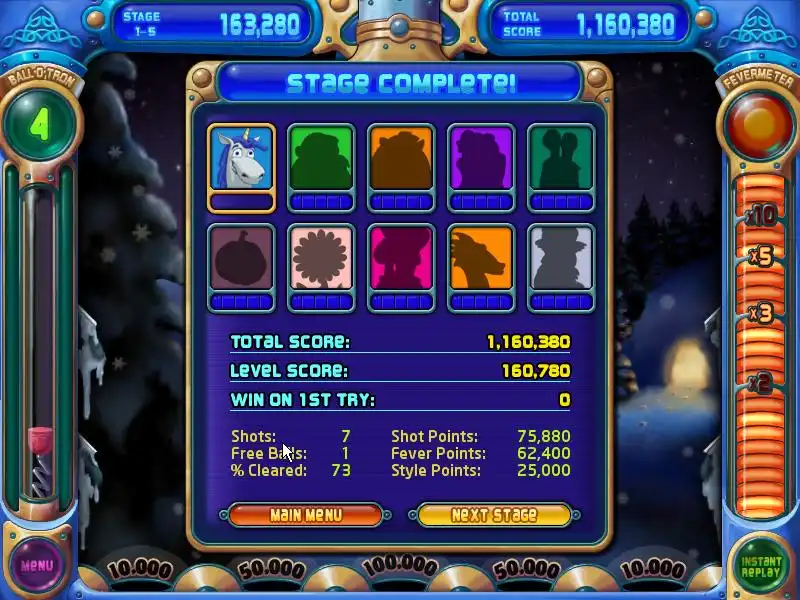Choose the gray top-hat silhouette portrait
This screenshot has height=600, width=800.
561,259
